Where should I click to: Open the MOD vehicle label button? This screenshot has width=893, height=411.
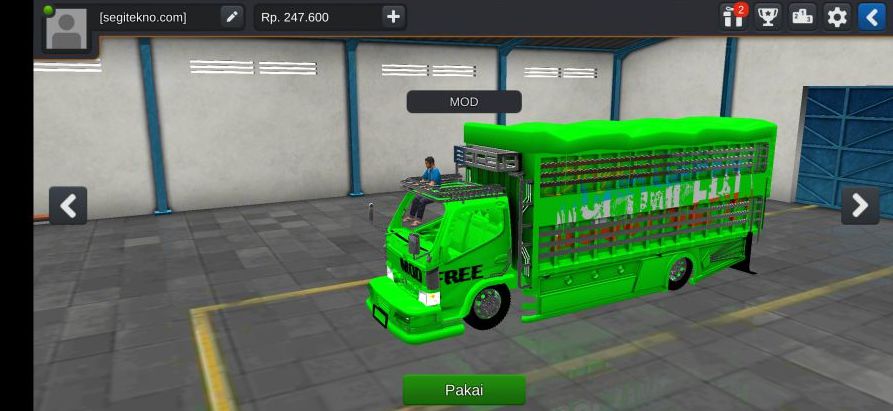click(463, 102)
